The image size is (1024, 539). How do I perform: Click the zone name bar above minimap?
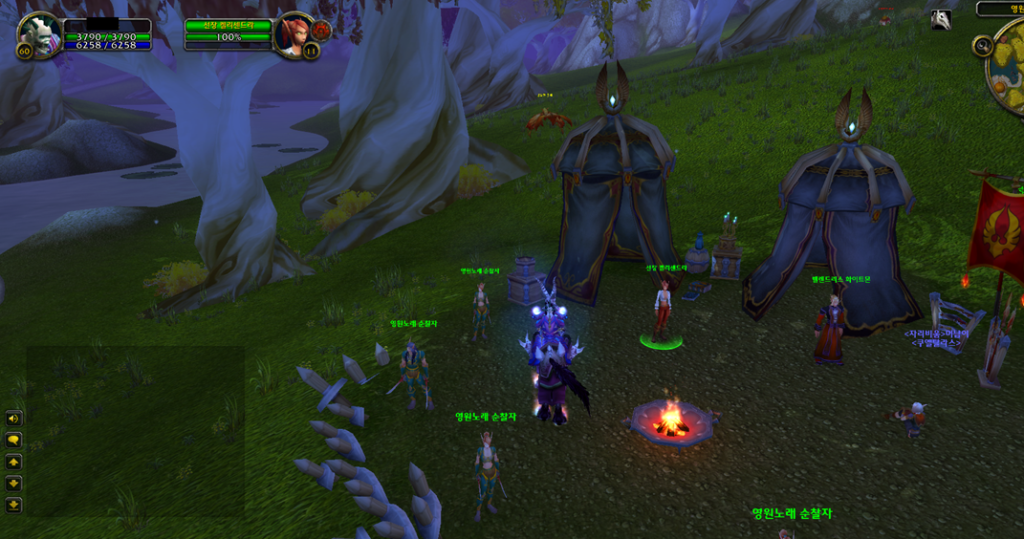pos(1000,9)
